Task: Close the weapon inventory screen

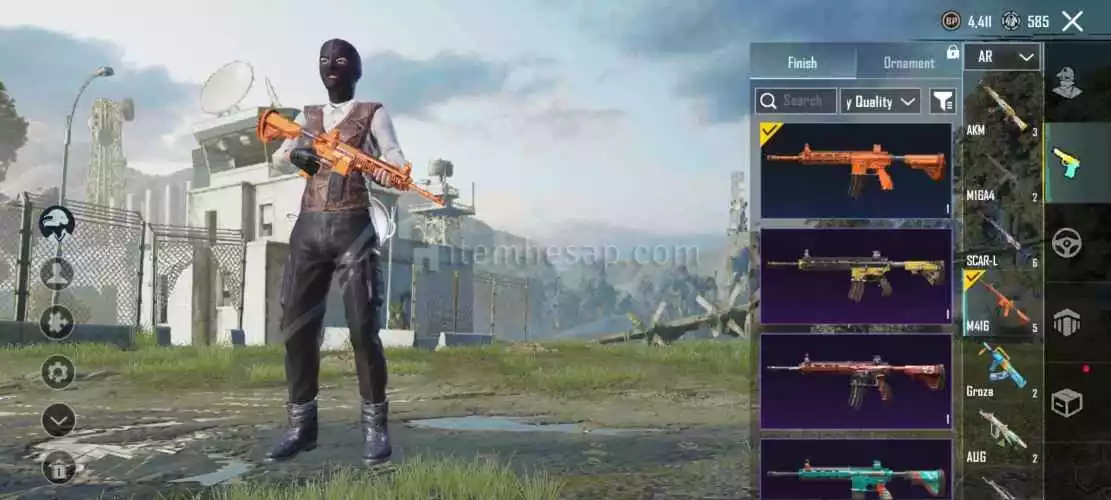Action: point(1072,21)
